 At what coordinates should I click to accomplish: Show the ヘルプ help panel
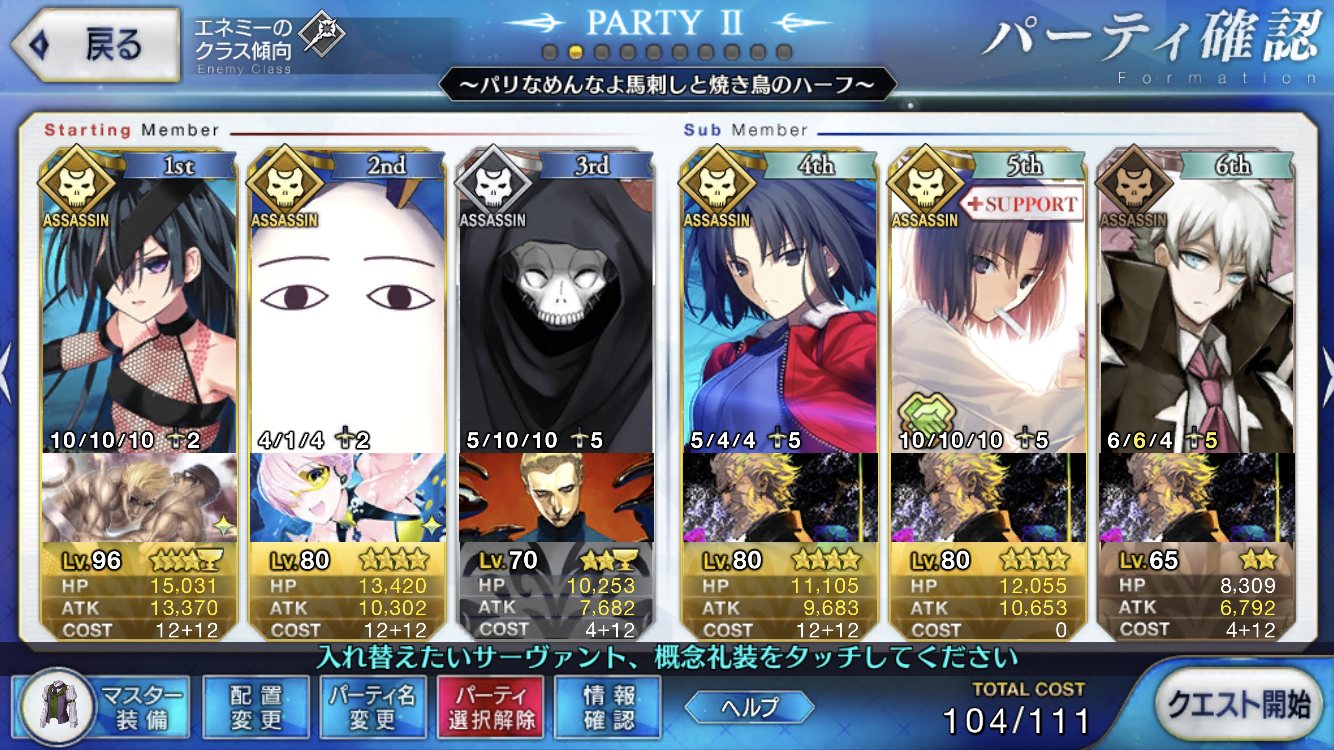click(750, 707)
